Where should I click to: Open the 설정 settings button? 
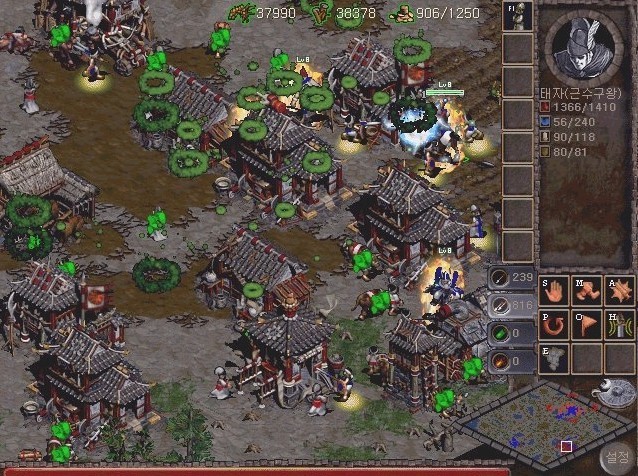click(613, 455)
